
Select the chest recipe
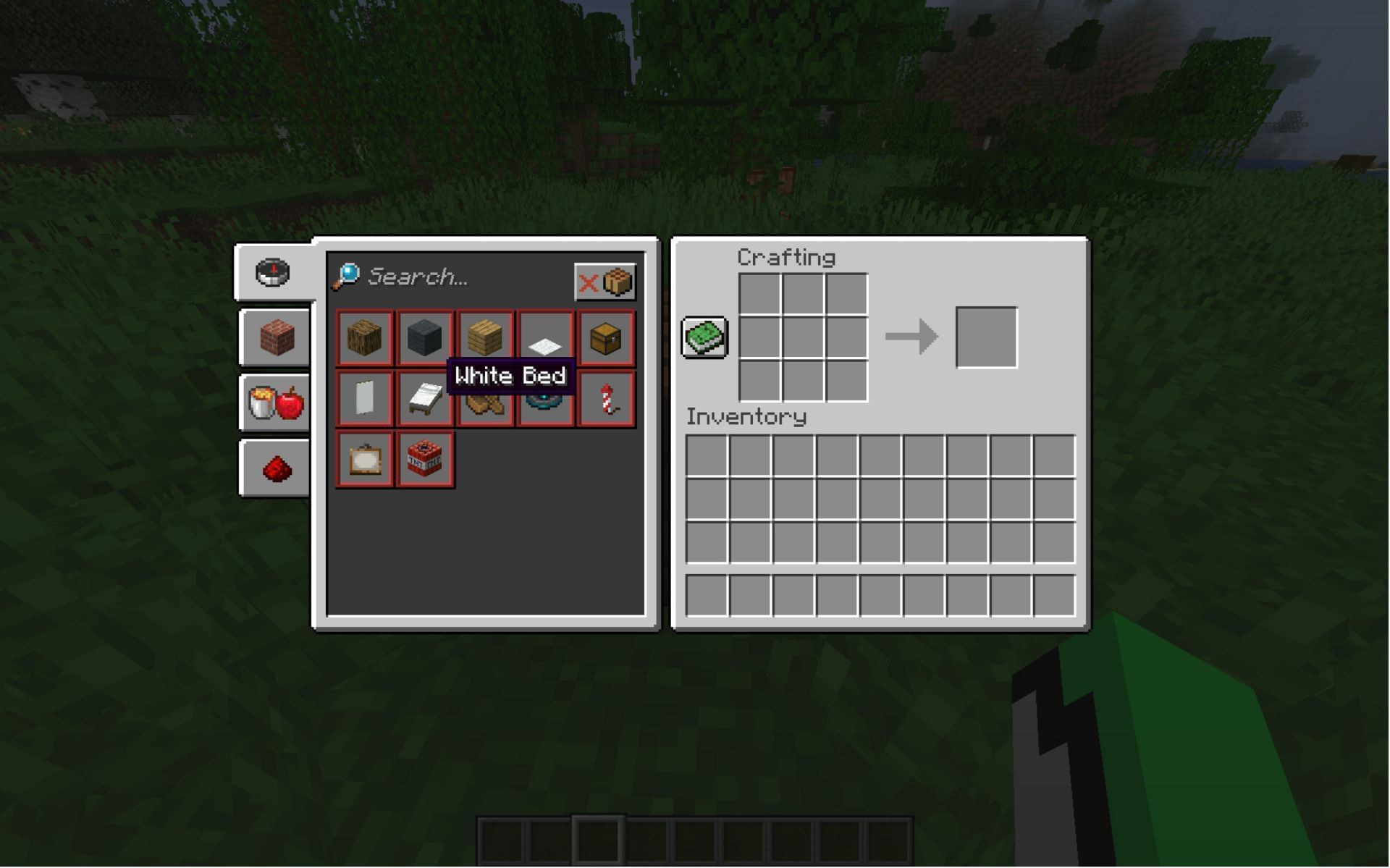605,337
